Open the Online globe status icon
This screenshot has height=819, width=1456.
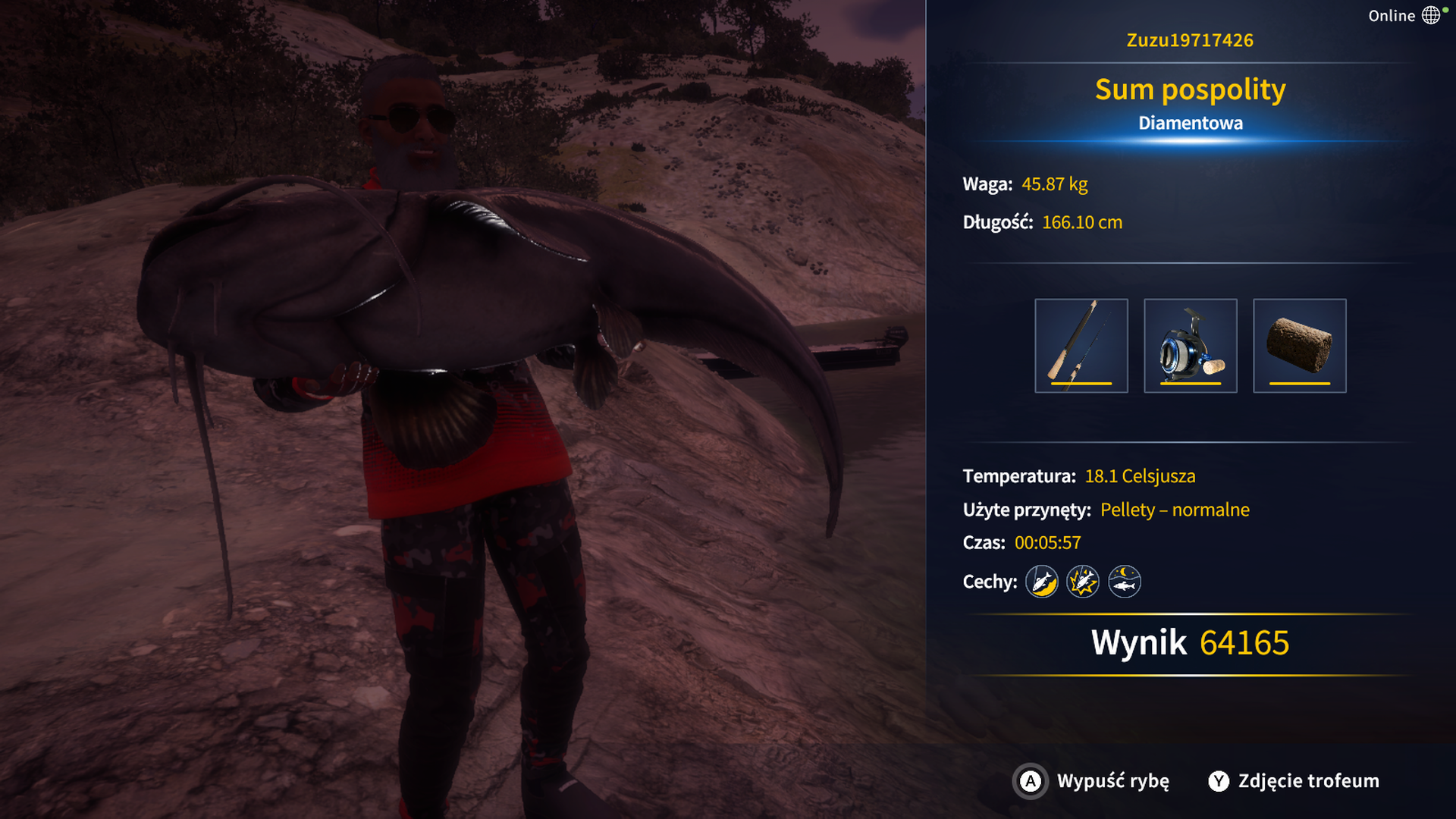tap(1430, 15)
